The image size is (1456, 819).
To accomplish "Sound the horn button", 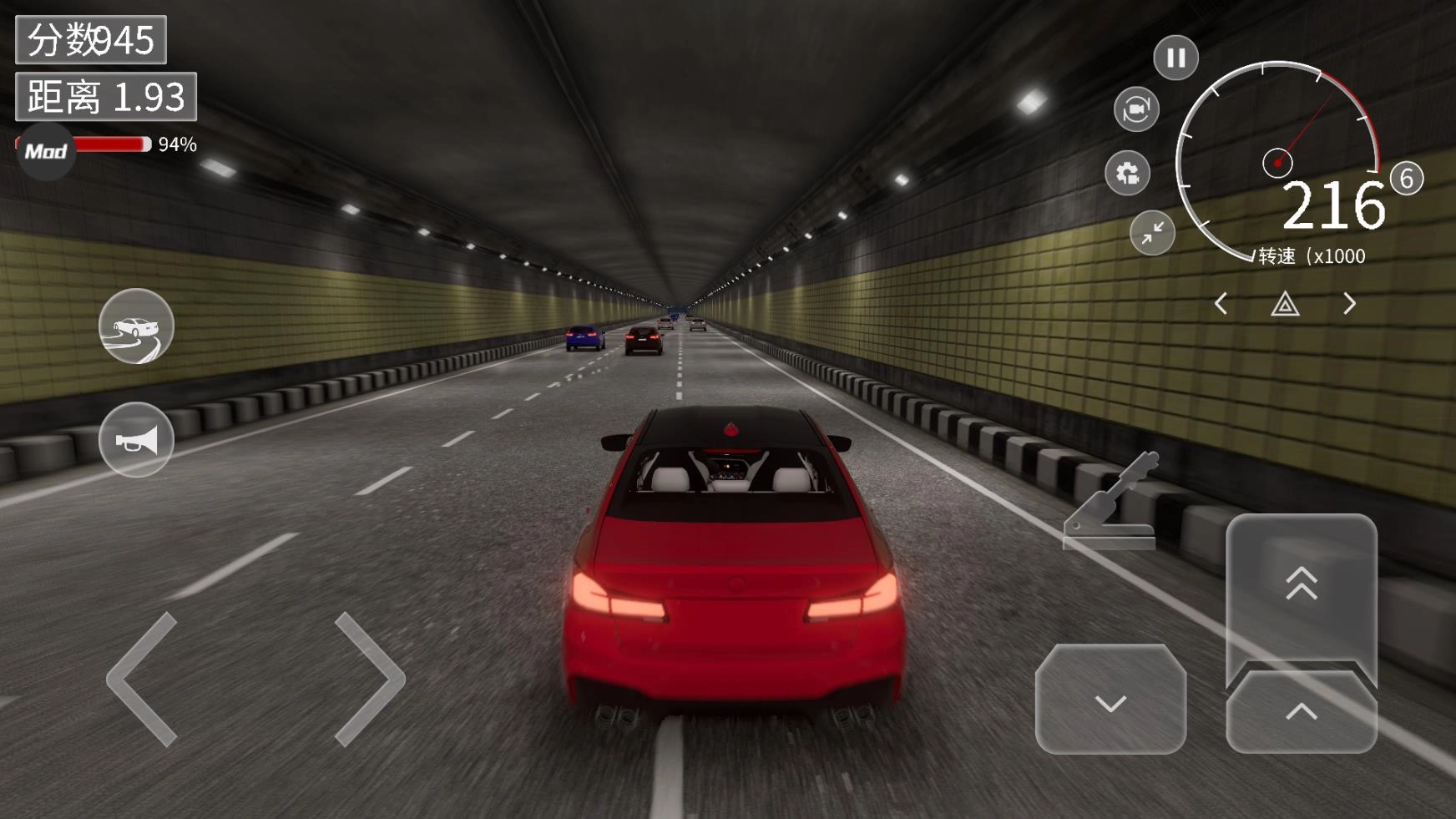I will (136, 440).
